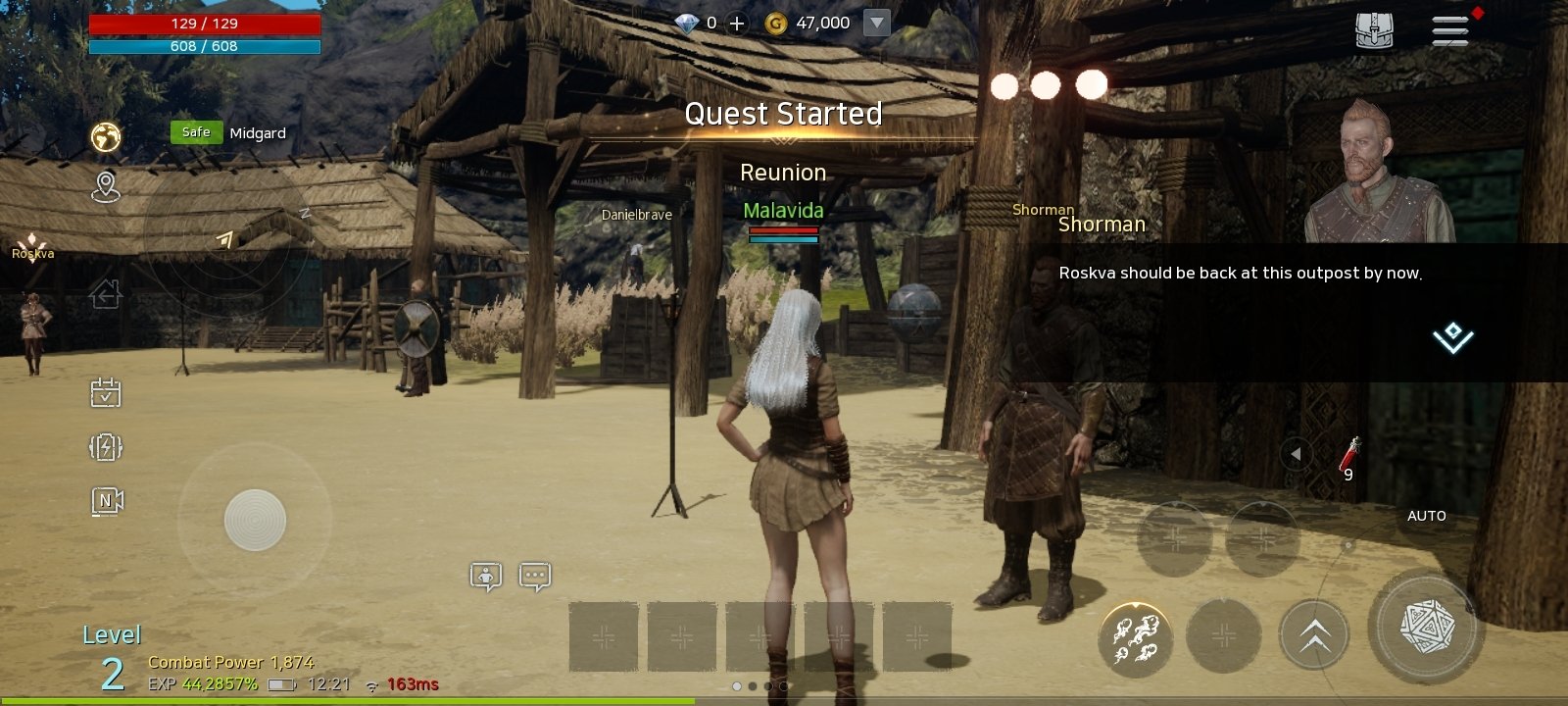Viewport: 1568px width, 706px height.
Task: Click the left arrow beside the potion
Action: pos(1296,454)
